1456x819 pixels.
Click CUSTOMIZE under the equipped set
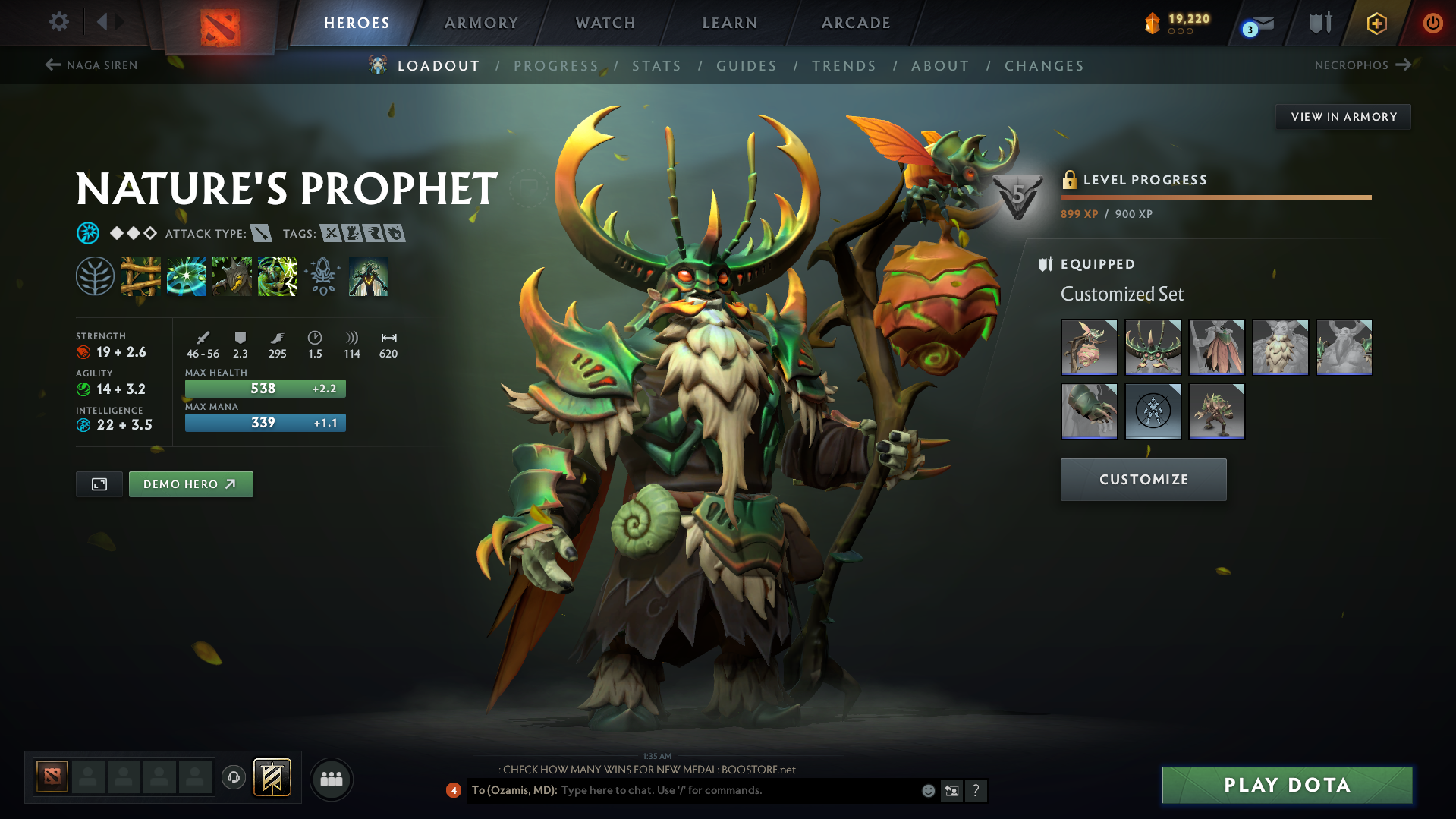(x=1143, y=479)
